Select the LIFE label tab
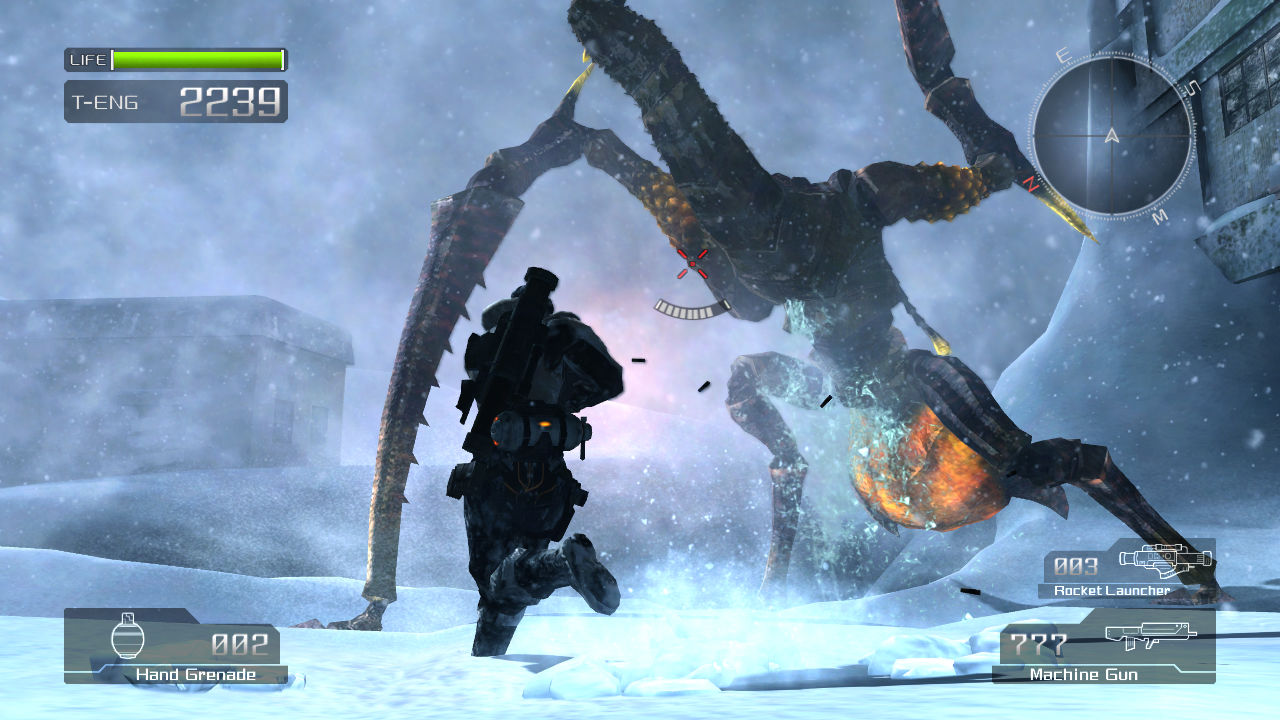This screenshot has width=1280, height=720. coord(88,58)
